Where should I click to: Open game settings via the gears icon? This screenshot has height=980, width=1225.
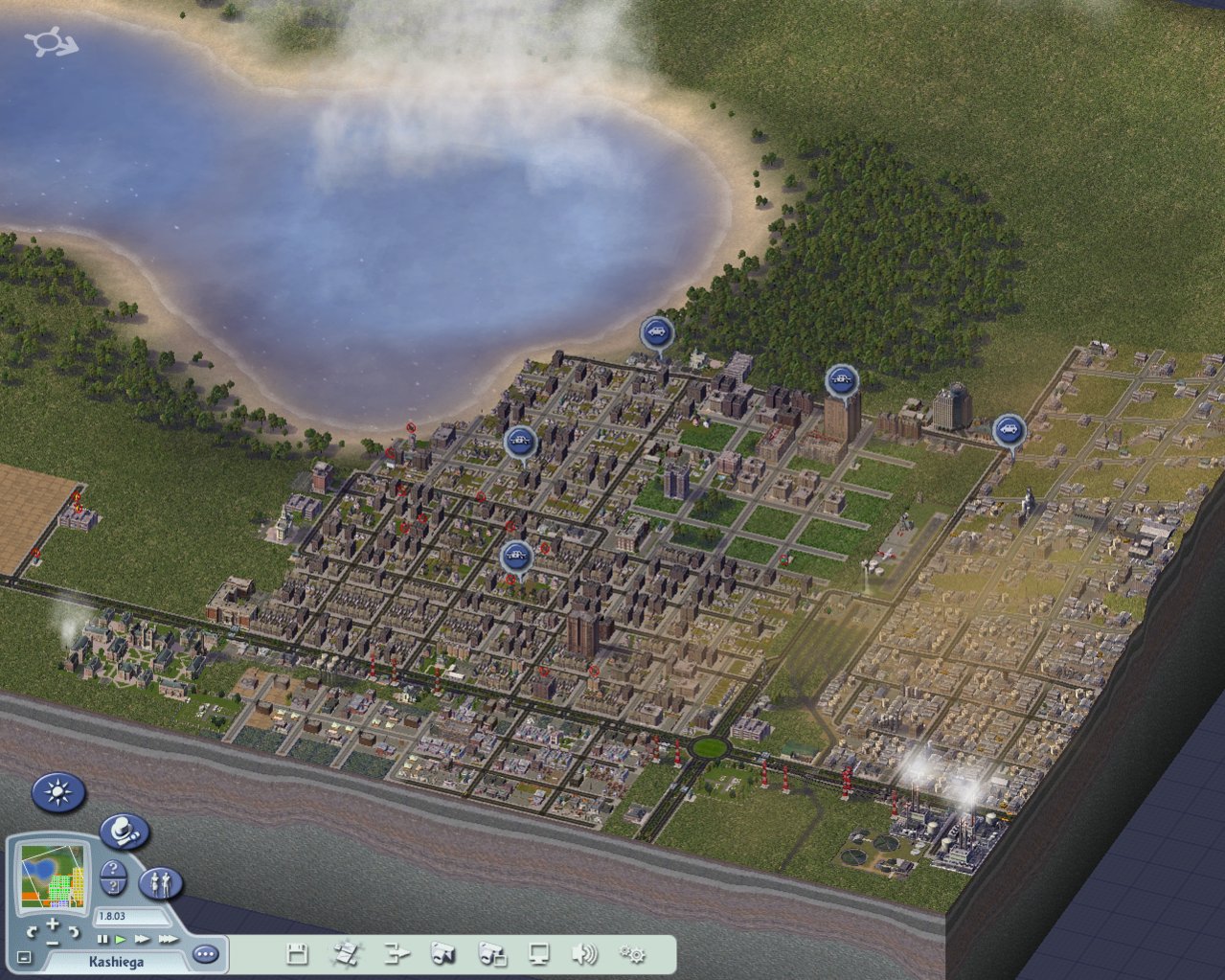pos(631,954)
